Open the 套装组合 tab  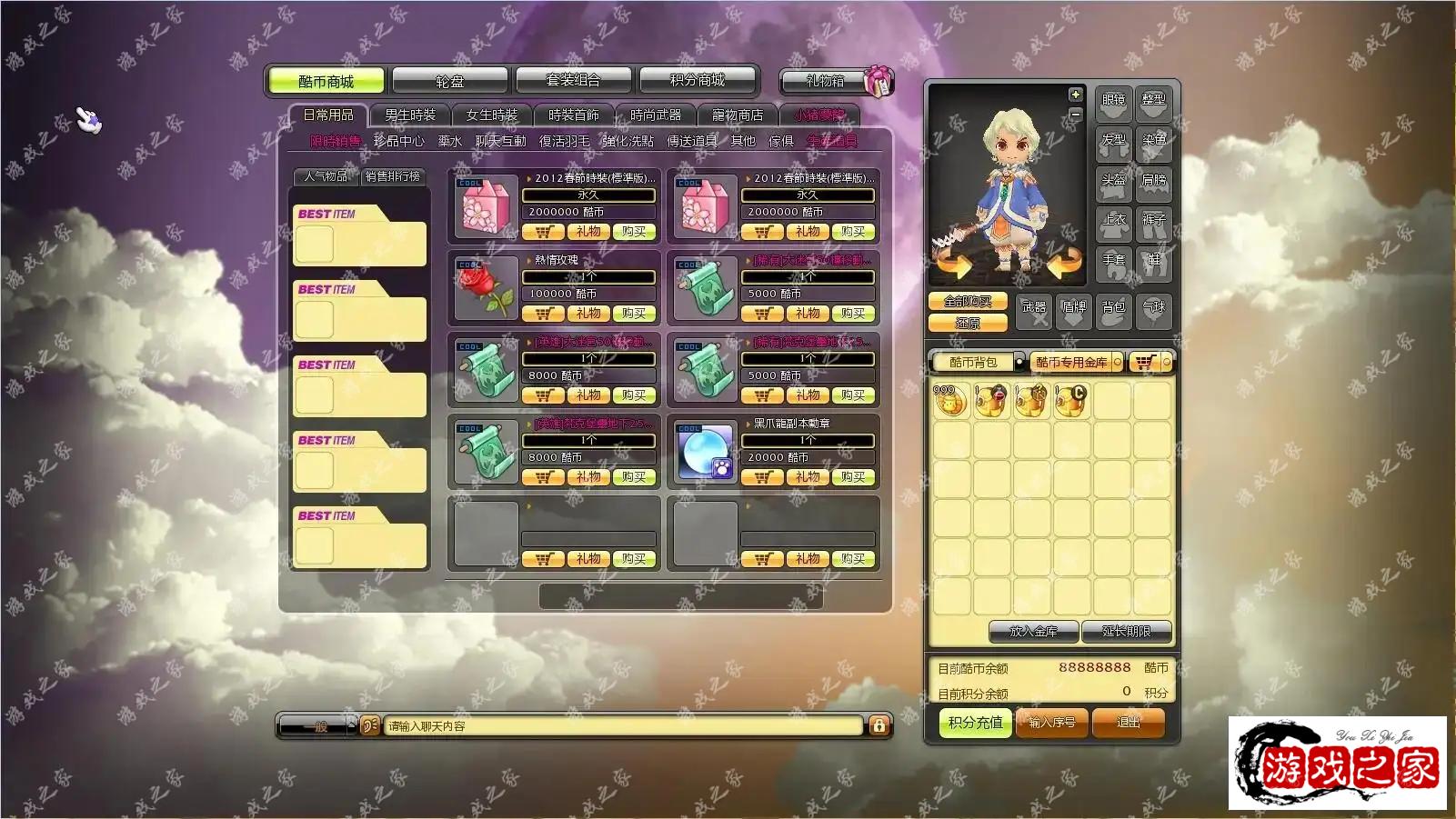click(x=573, y=81)
